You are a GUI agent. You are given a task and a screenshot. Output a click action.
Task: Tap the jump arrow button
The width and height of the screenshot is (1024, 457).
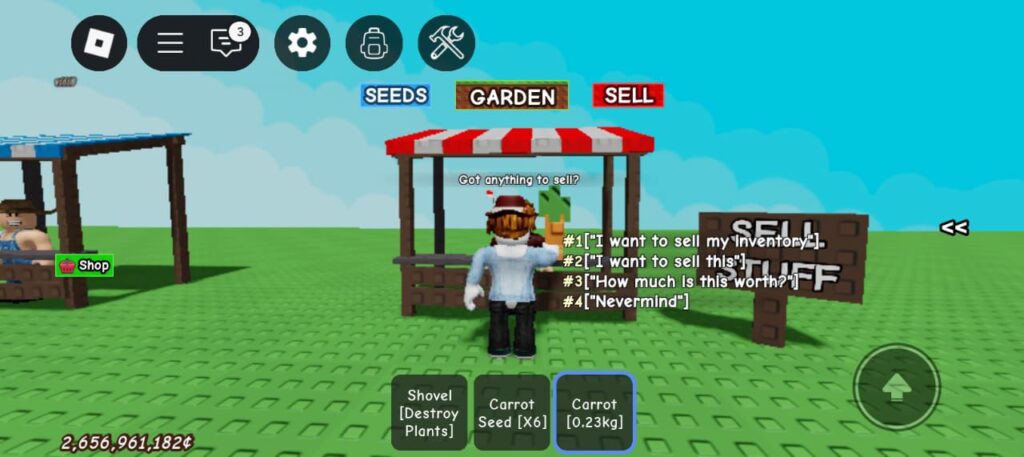click(896, 387)
